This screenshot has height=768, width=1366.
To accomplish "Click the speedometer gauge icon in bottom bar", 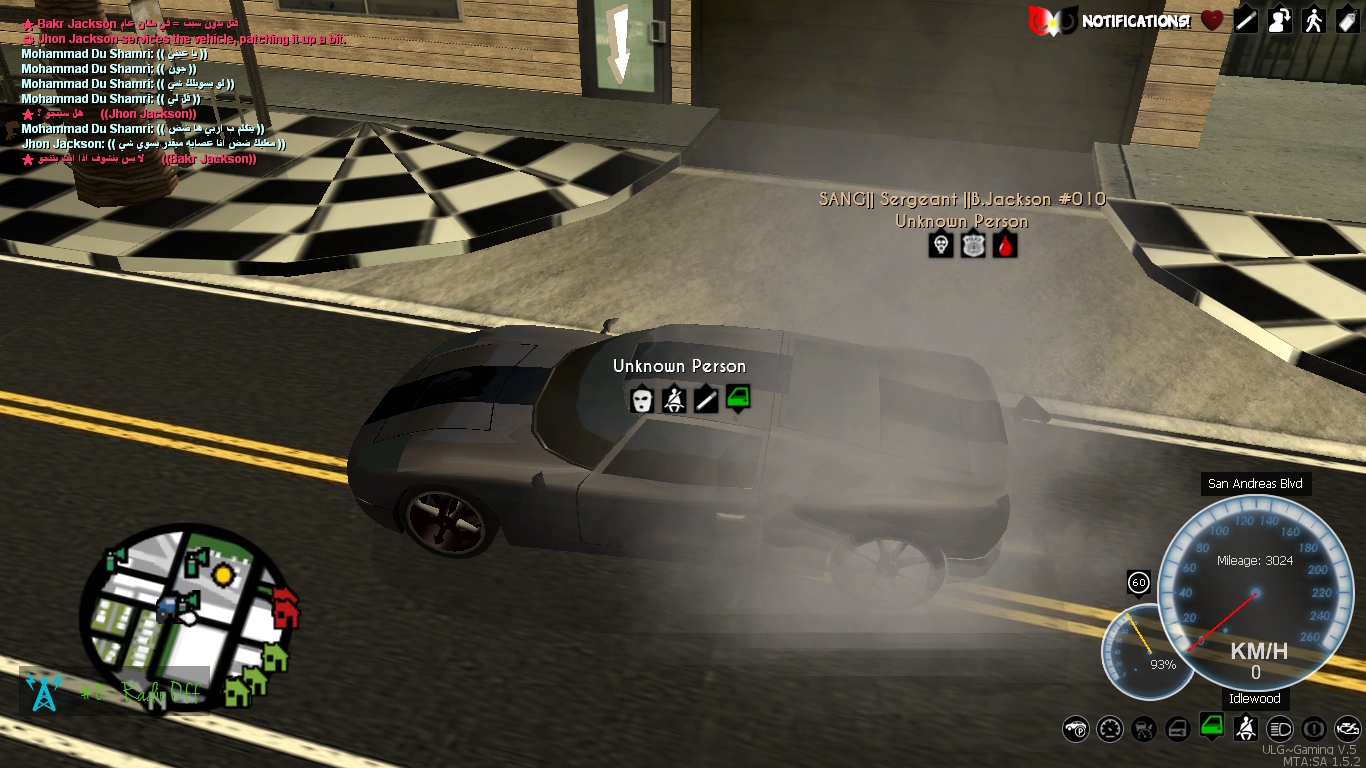I will tap(1110, 729).
